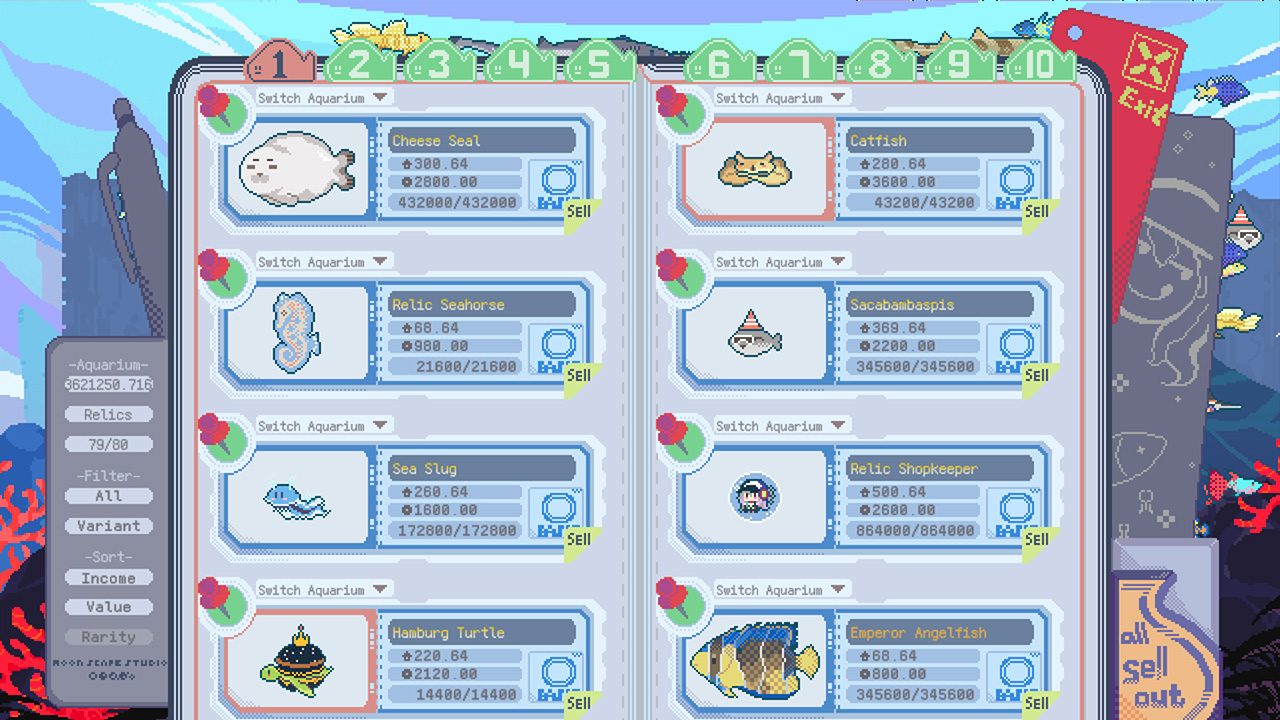This screenshot has height=720, width=1280.
Task: Expand Switch Aquarium dropdown for Sacabambaspis
Action: pos(781,261)
